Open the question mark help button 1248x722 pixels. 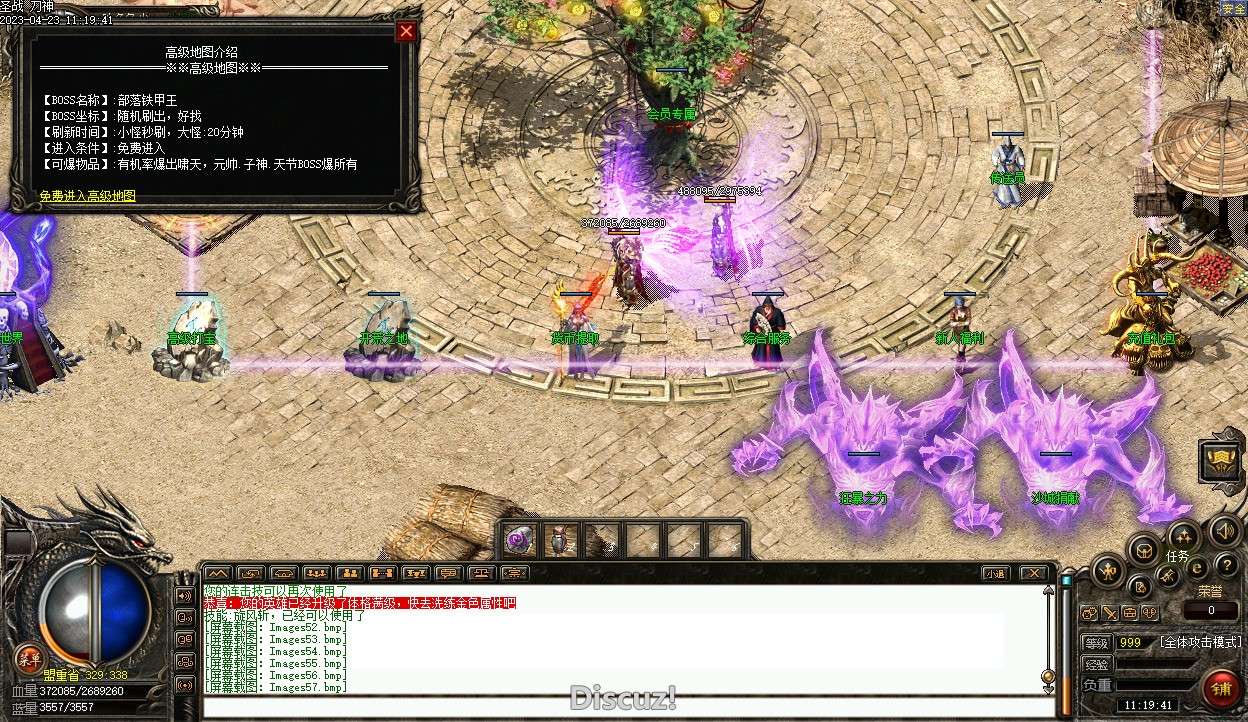click(1226, 566)
